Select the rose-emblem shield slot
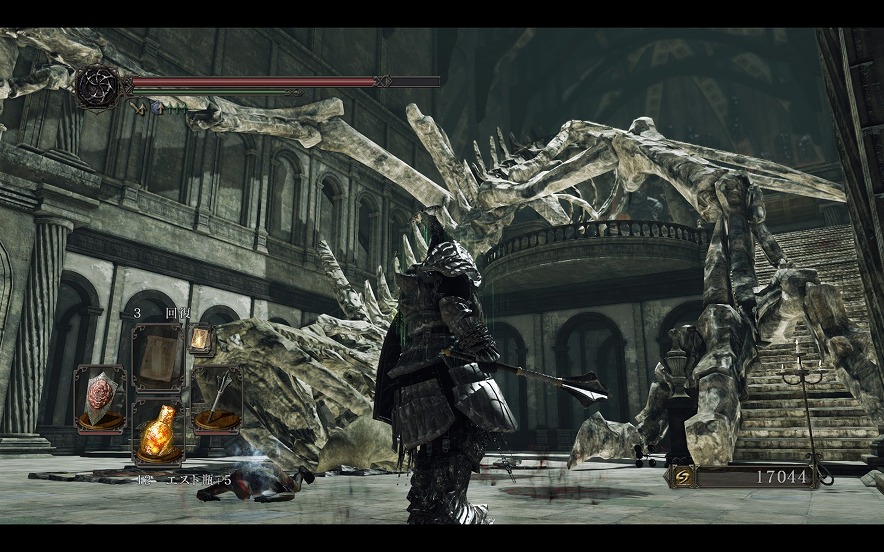The image size is (884, 552). click(x=100, y=397)
